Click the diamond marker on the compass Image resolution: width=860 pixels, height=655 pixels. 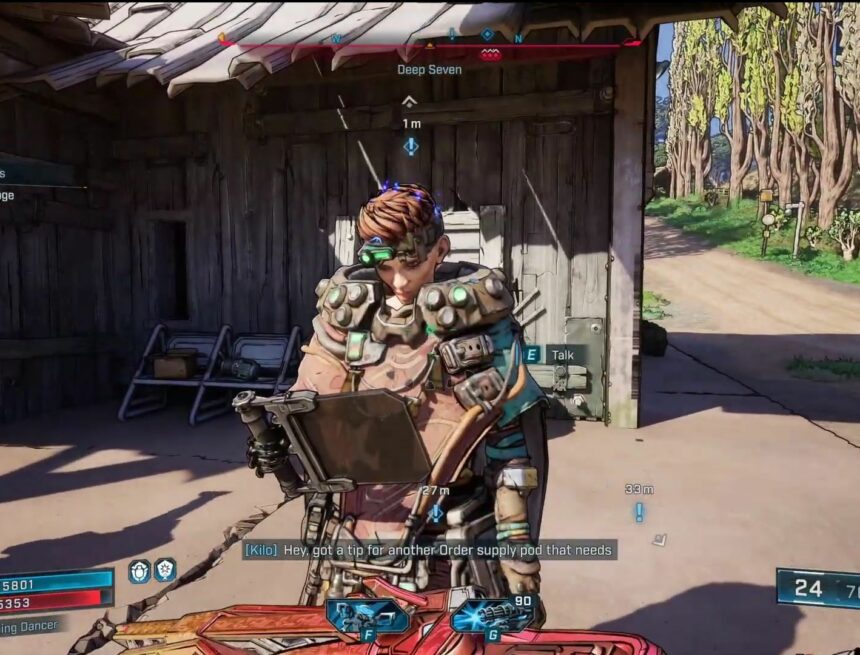487,34
